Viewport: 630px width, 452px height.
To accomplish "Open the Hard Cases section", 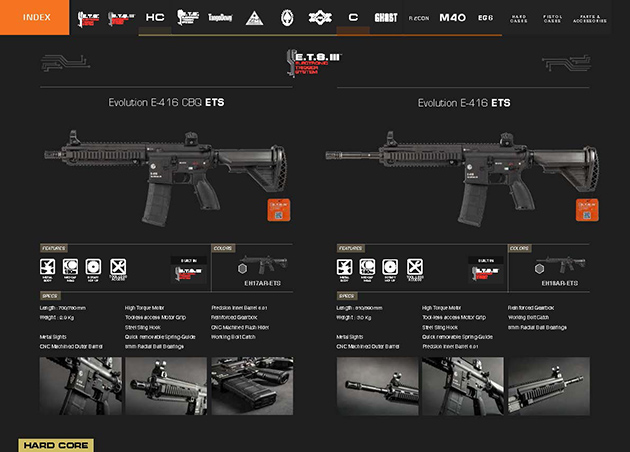I will point(518,18).
